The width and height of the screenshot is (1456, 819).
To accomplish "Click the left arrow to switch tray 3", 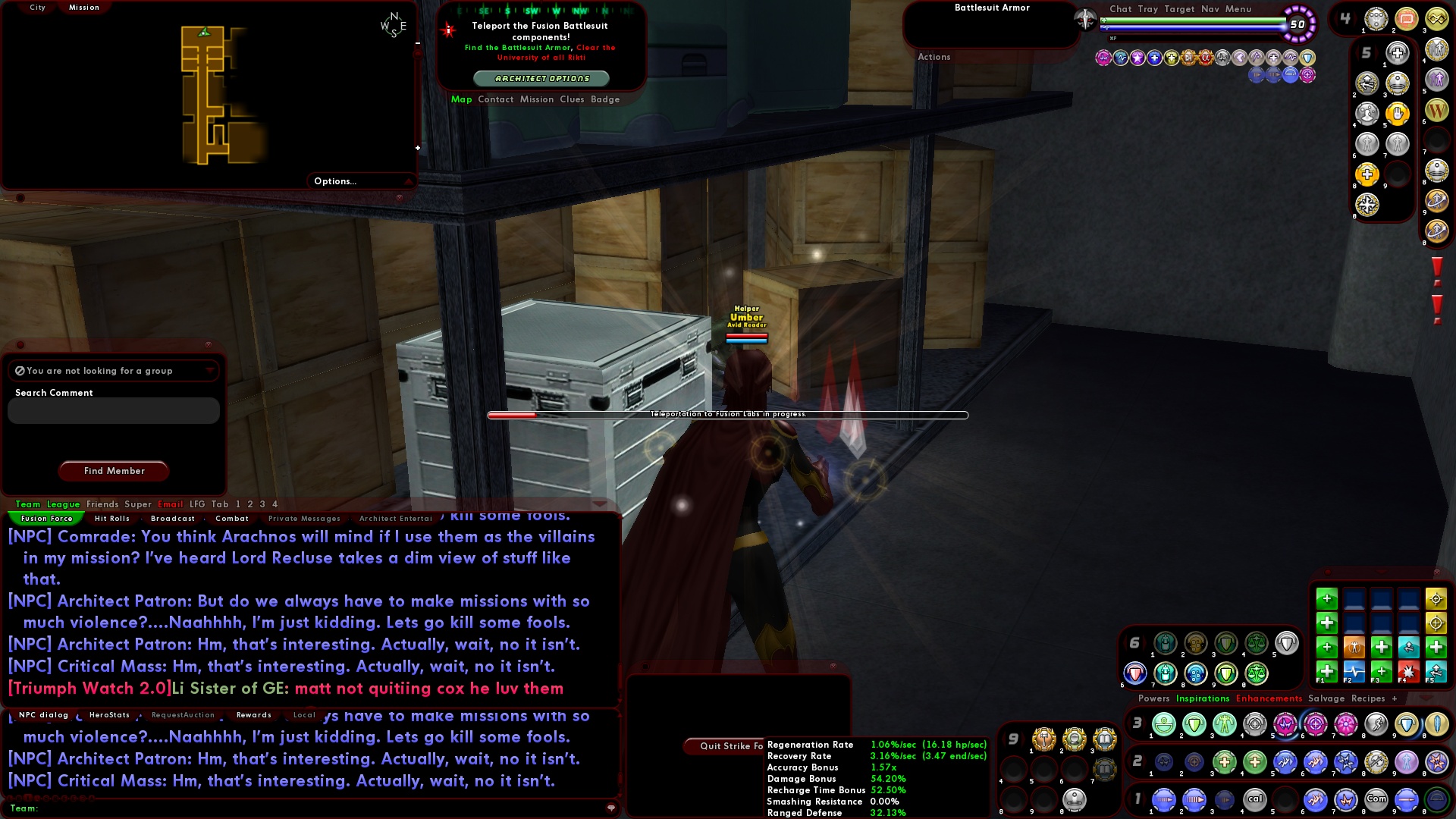I will tap(1129, 723).
